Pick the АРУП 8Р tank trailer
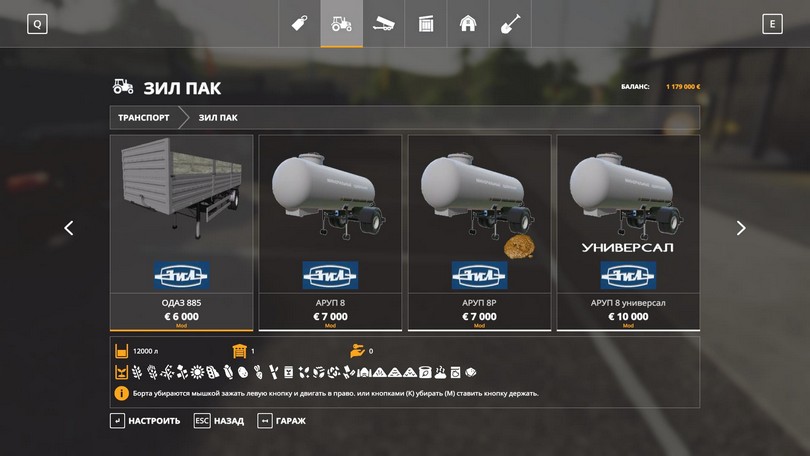Screen dimensions: 810x456 479,232
